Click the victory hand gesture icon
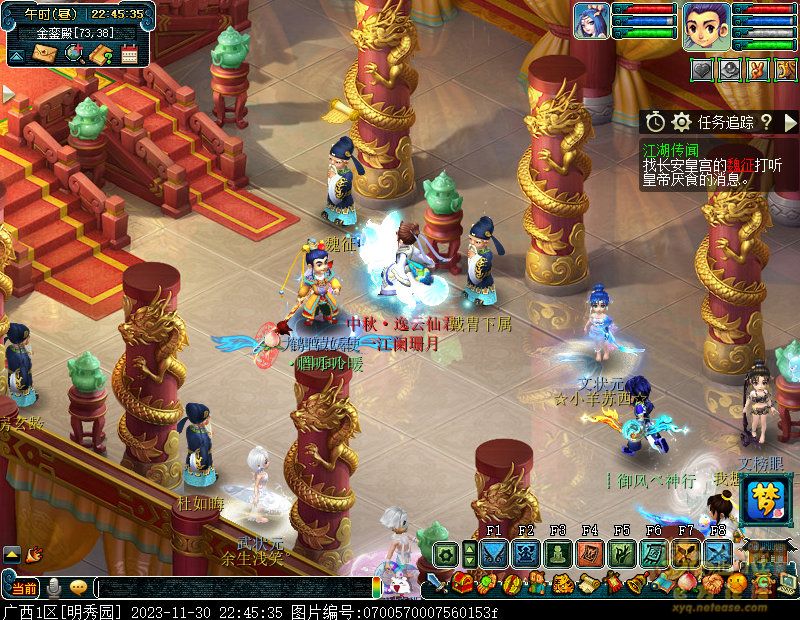Screen dimensions: 800x620 coord(756,71)
